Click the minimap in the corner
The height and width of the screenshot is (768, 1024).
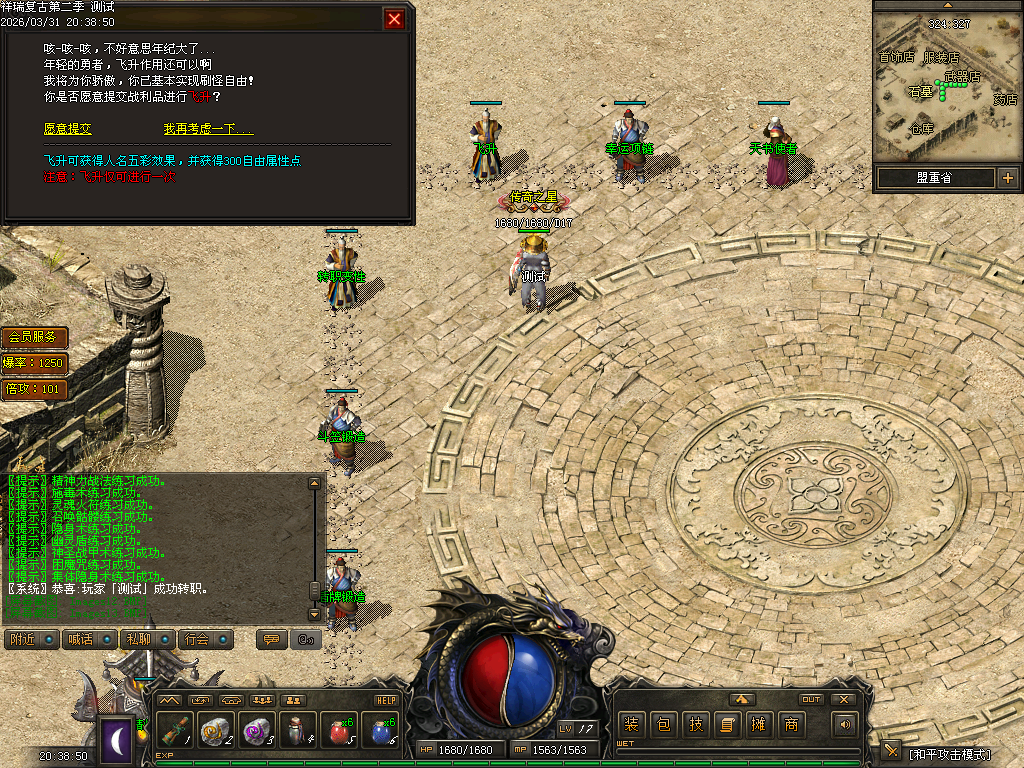point(946,87)
